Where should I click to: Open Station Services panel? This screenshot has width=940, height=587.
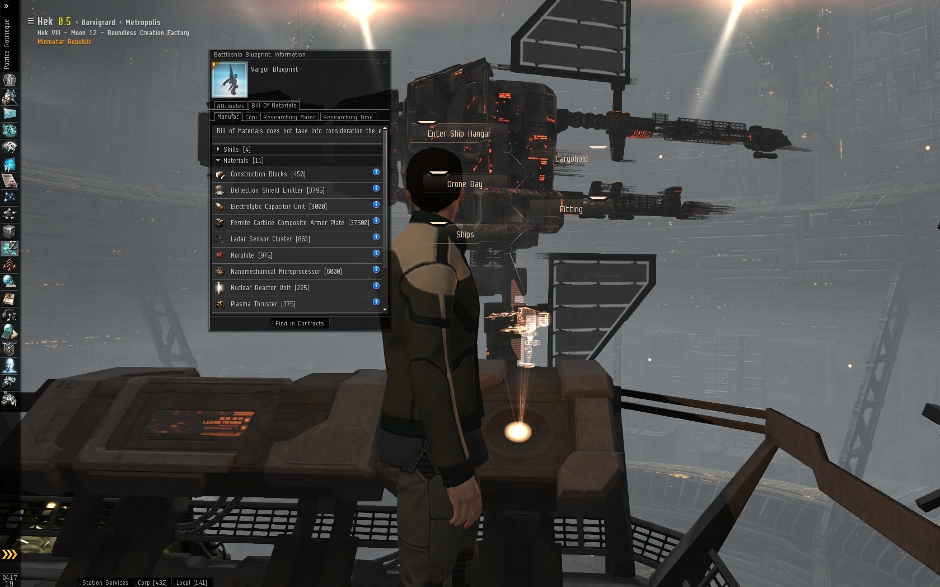pos(106,581)
